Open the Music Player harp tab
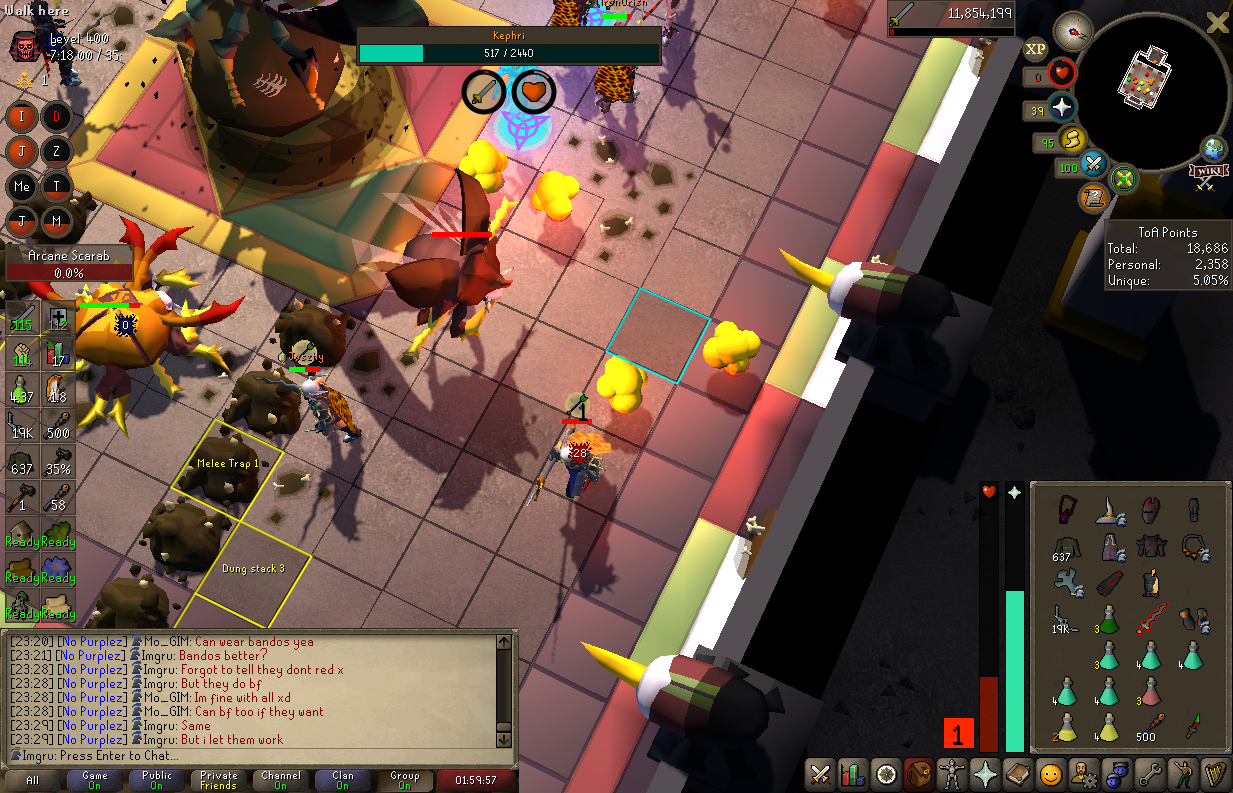 [x=1216, y=773]
